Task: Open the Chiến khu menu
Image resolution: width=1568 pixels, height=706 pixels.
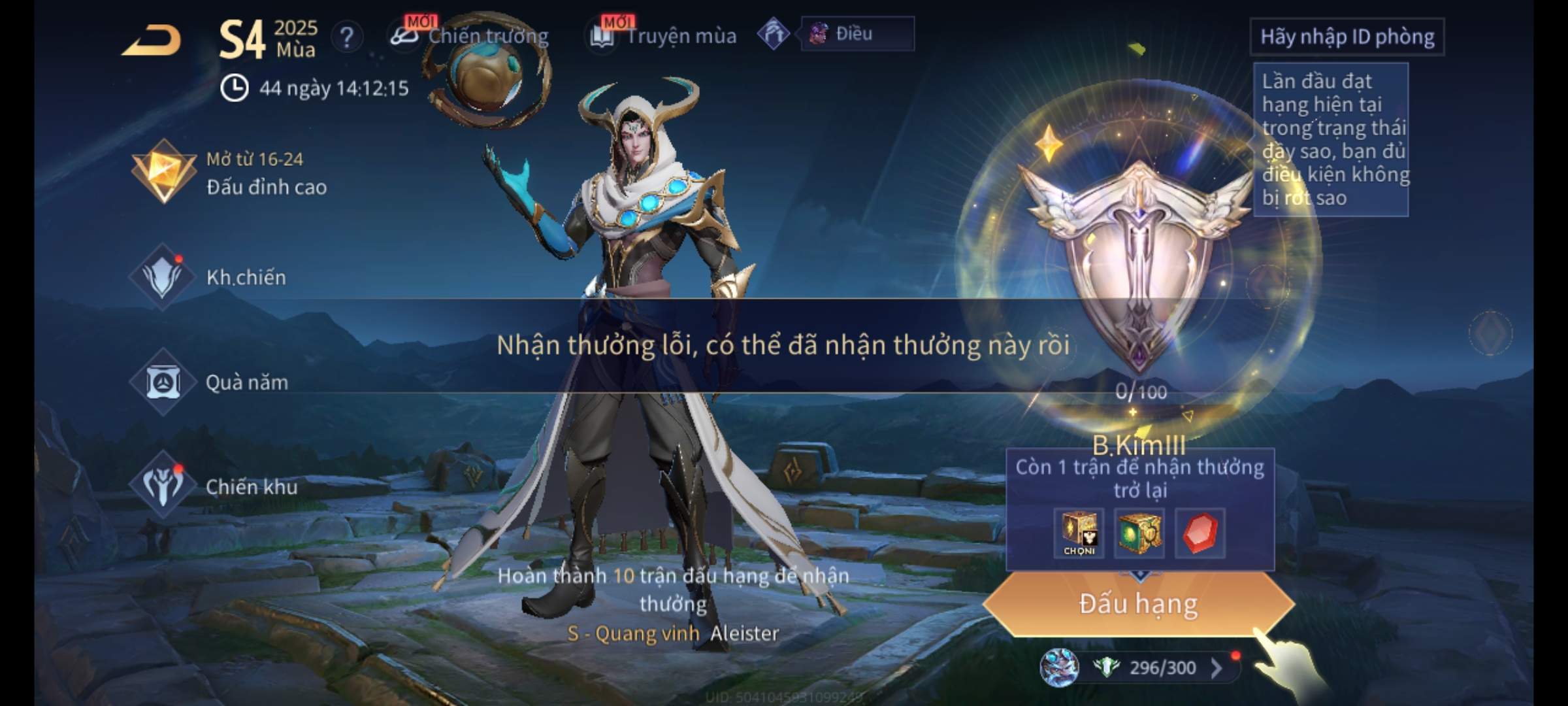Action: point(216,486)
